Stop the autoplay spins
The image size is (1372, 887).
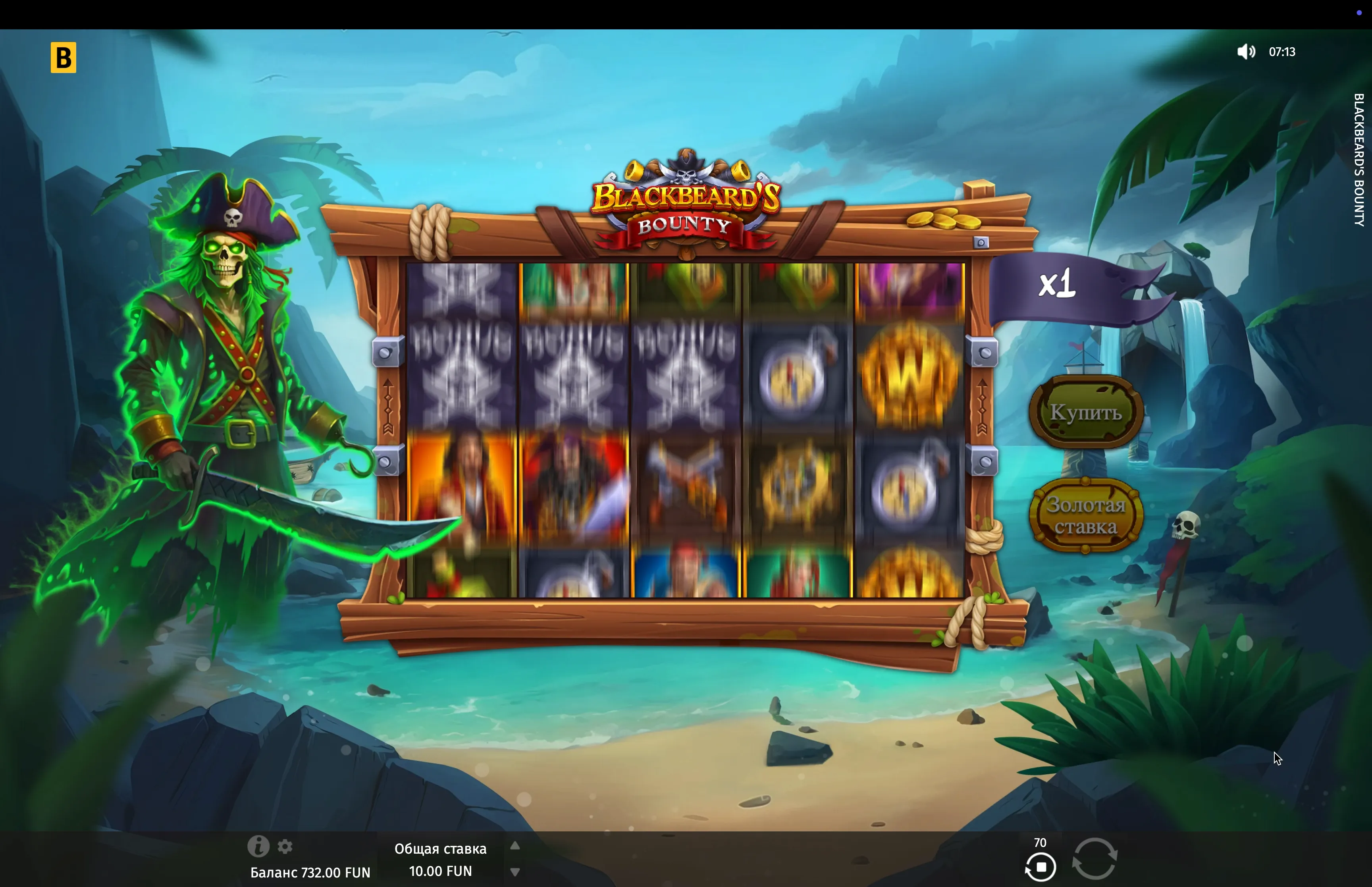[x=1041, y=866]
